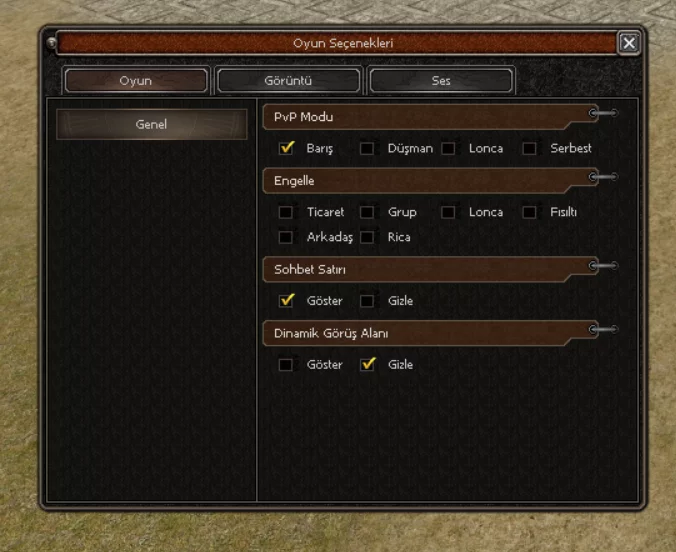
Task: Close the Oyun Seçenekleri window
Action: pos(628,43)
